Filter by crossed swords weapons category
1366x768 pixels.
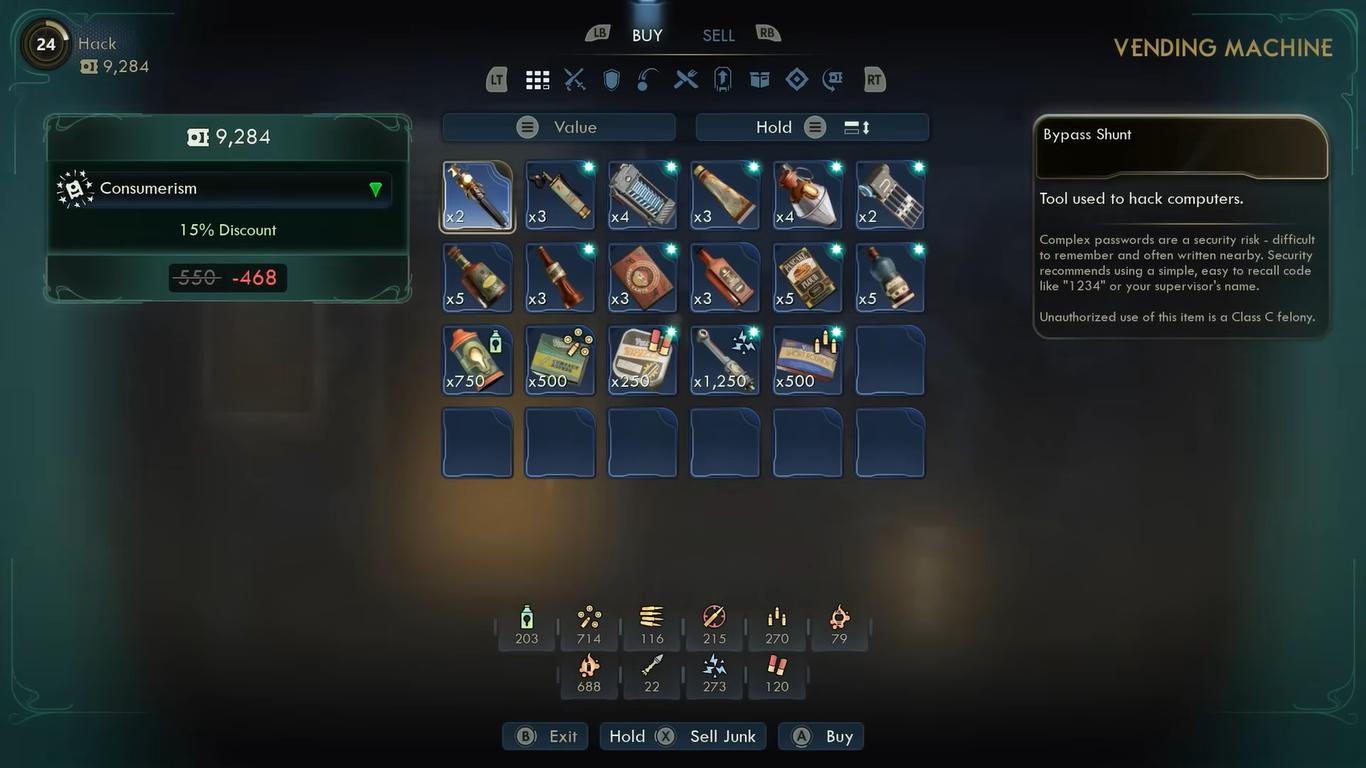click(x=575, y=80)
